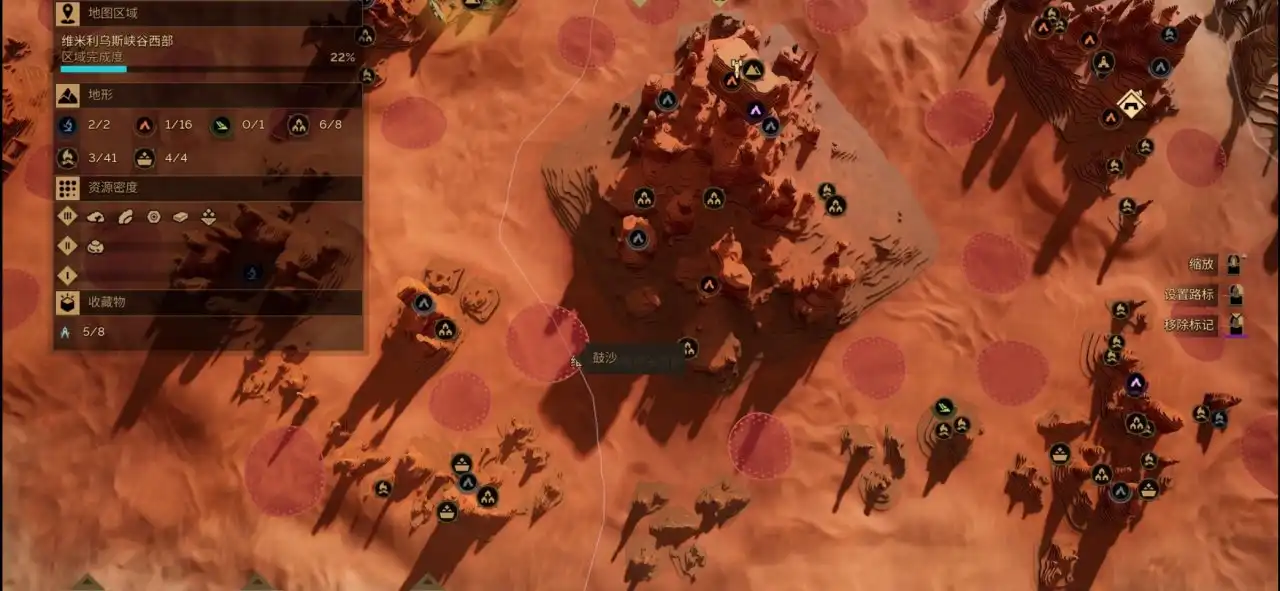Select the 6/8 legend entry icon

298,125
